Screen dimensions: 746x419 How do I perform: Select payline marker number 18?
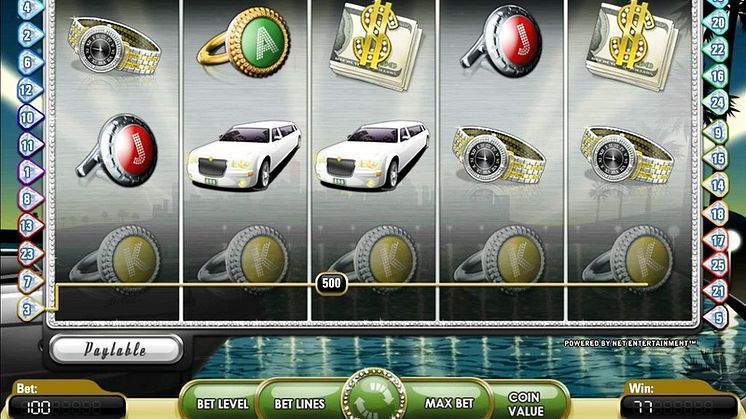(717, 213)
